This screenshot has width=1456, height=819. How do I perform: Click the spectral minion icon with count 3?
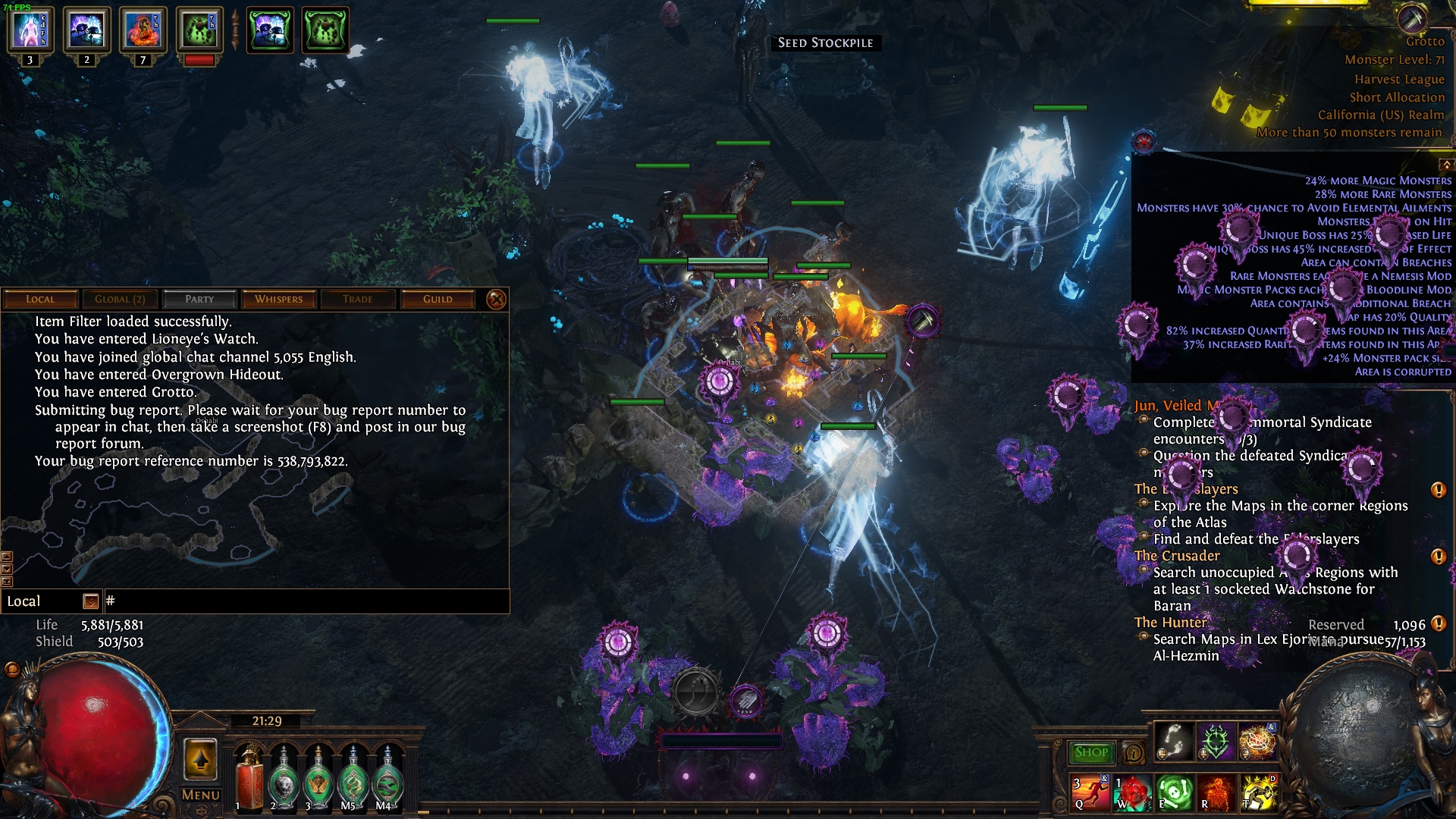tap(30, 31)
